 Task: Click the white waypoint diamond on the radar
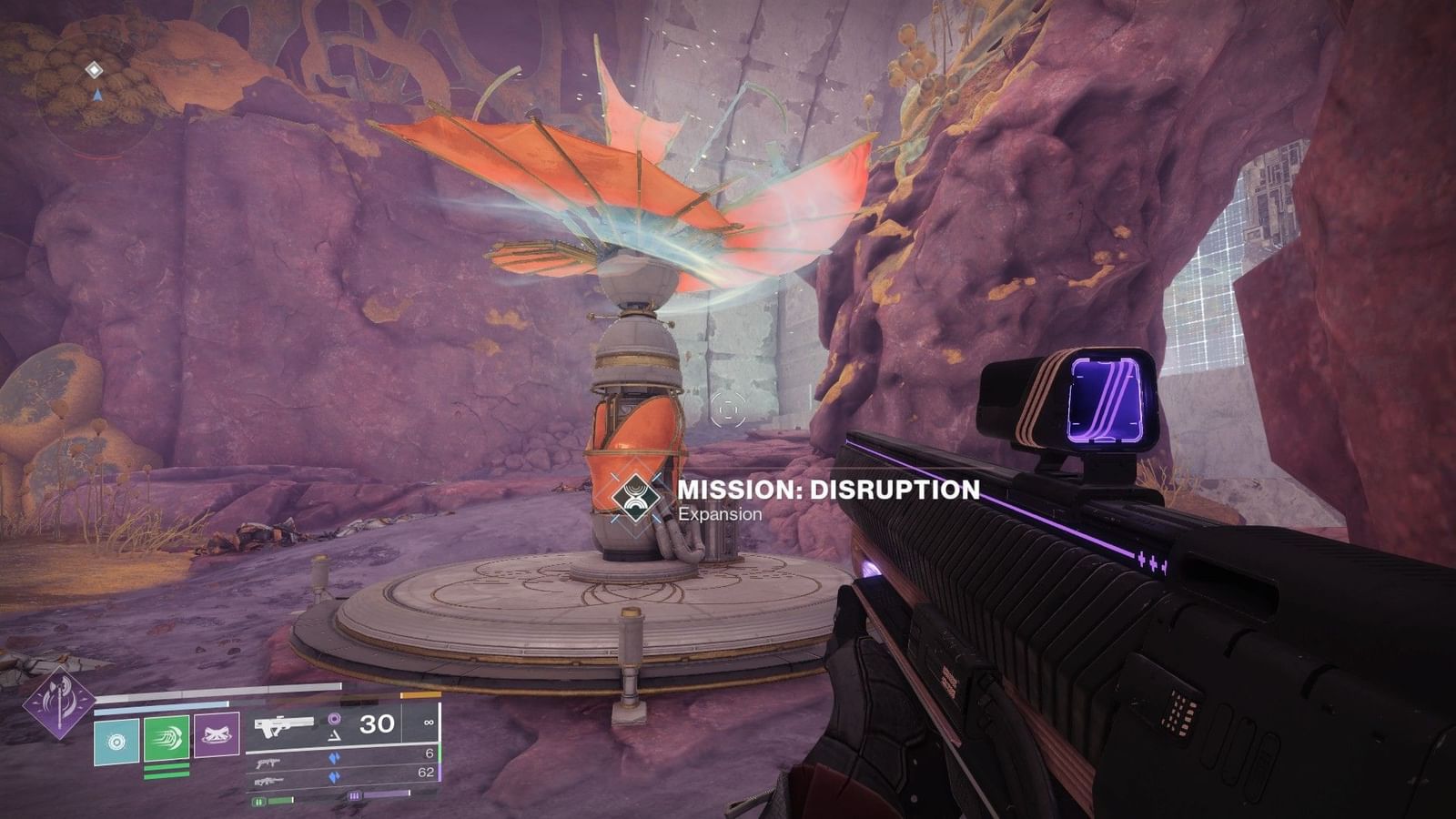[x=94, y=70]
